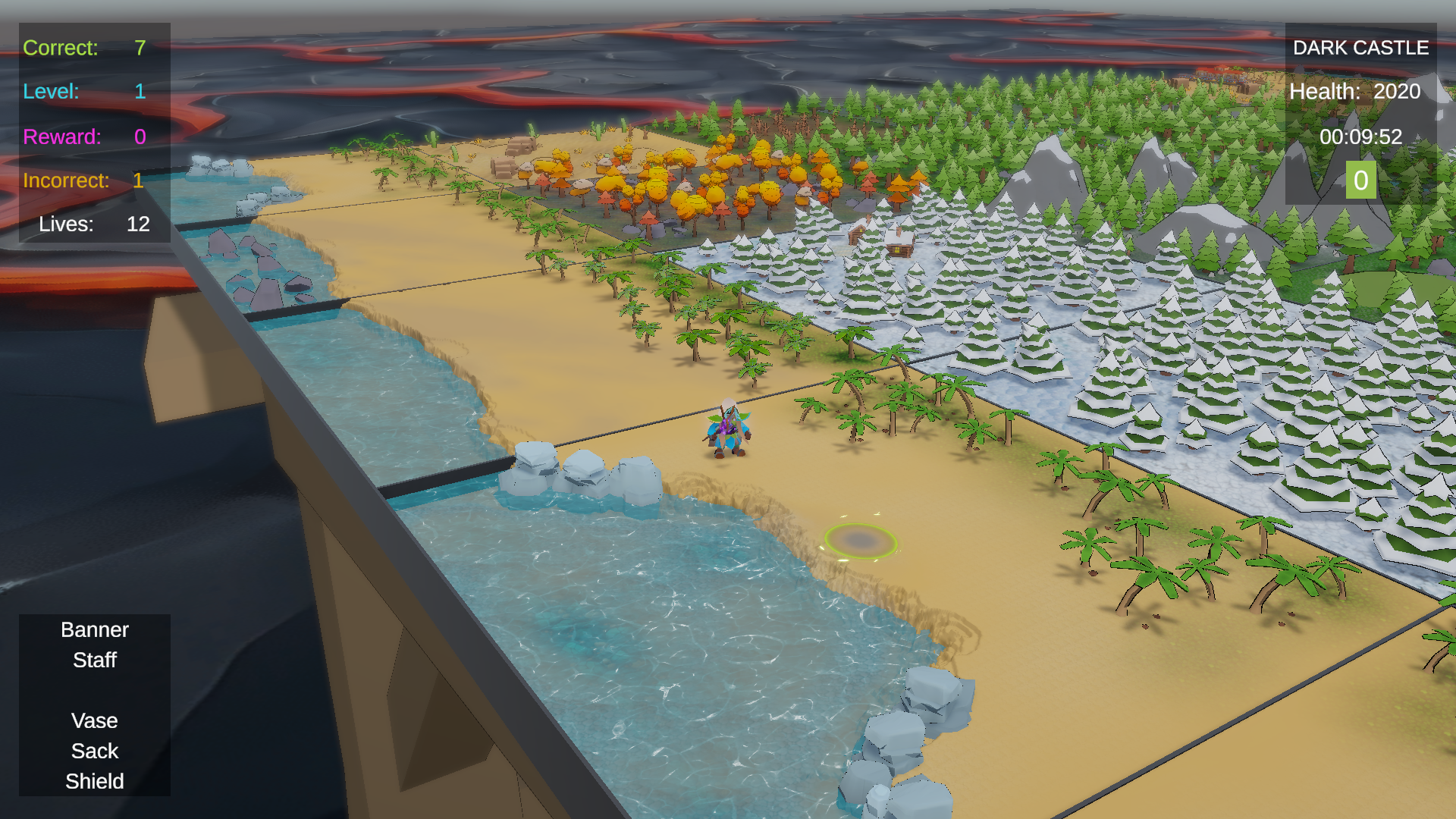This screenshot has height=819, width=1456.
Task: Select the word Banner from the word list
Action: pyautogui.click(x=94, y=629)
